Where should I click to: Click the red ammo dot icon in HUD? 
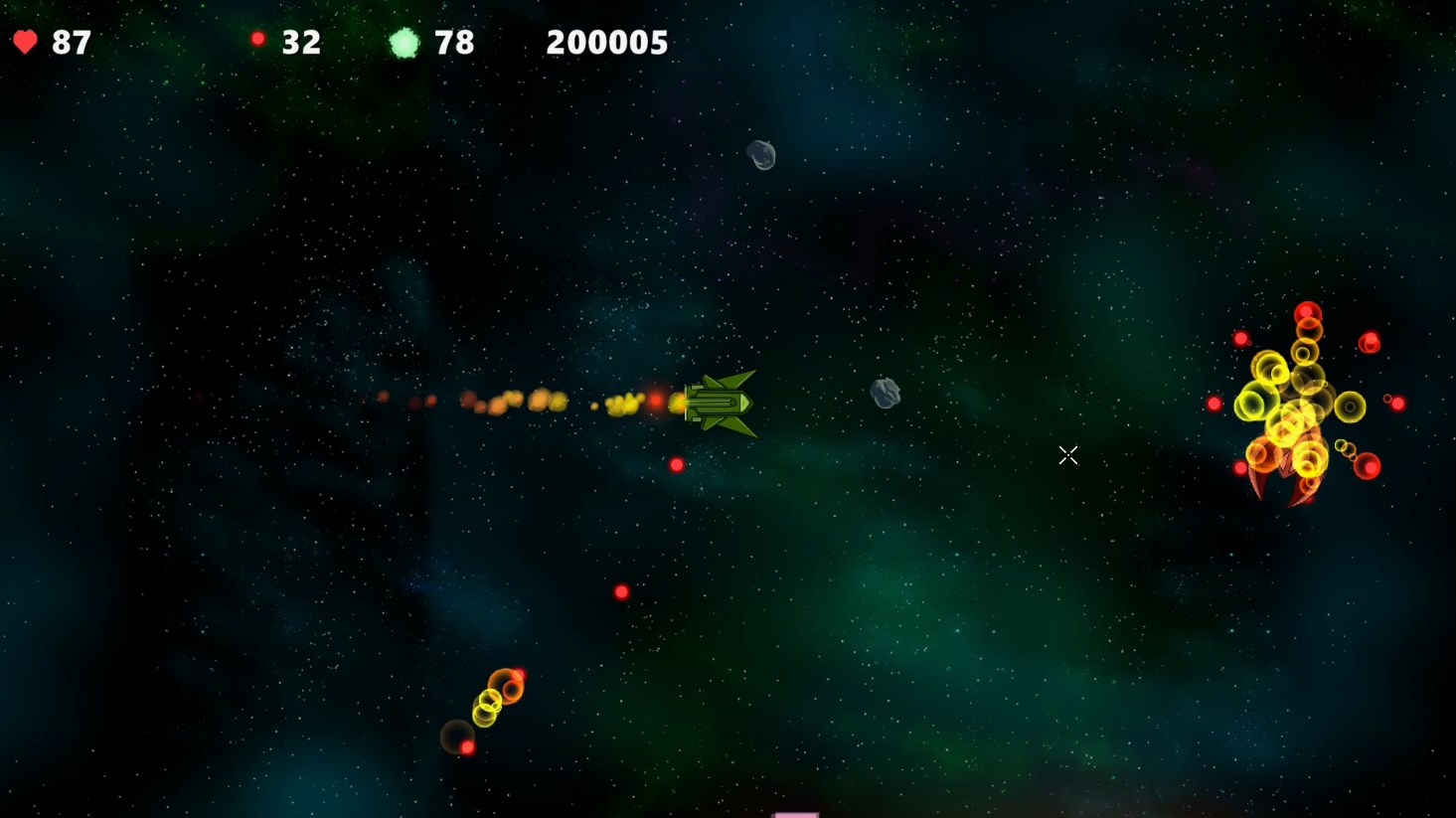(x=259, y=38)
